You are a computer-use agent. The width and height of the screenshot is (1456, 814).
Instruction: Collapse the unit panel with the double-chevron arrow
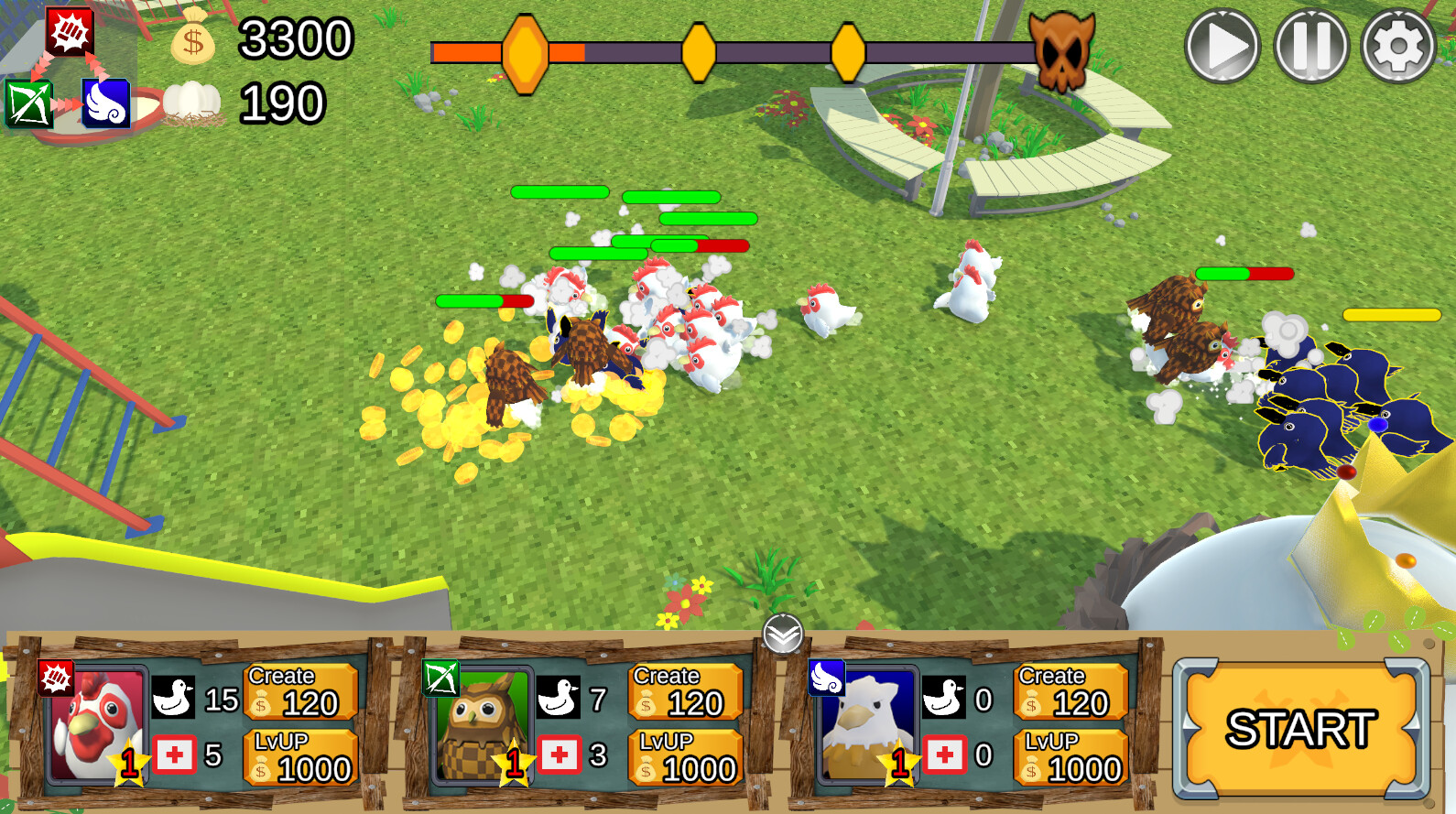[783, 633]
